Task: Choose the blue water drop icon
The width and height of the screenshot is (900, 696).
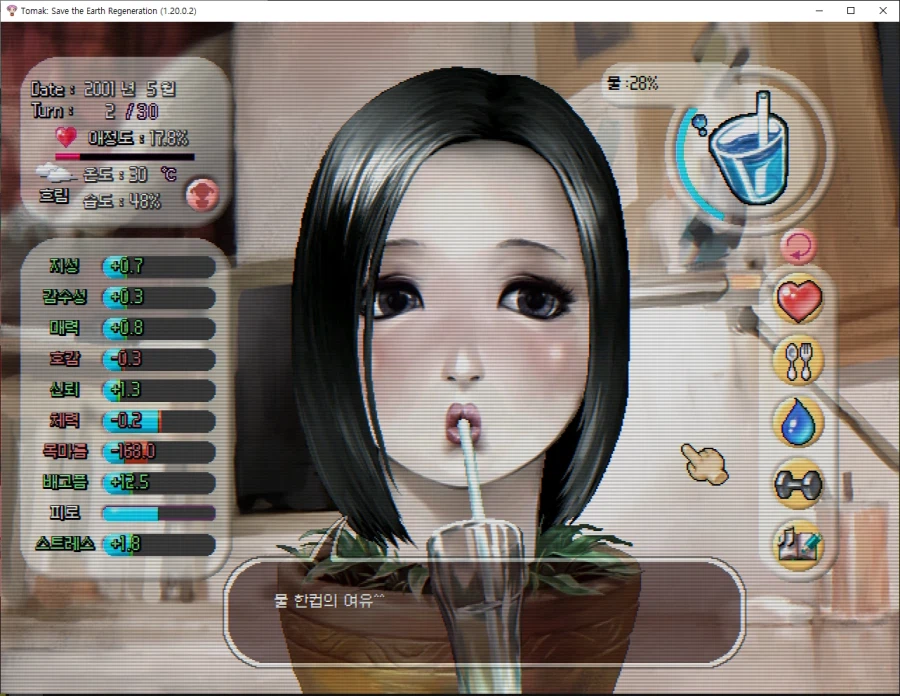Action: (798, 421)
